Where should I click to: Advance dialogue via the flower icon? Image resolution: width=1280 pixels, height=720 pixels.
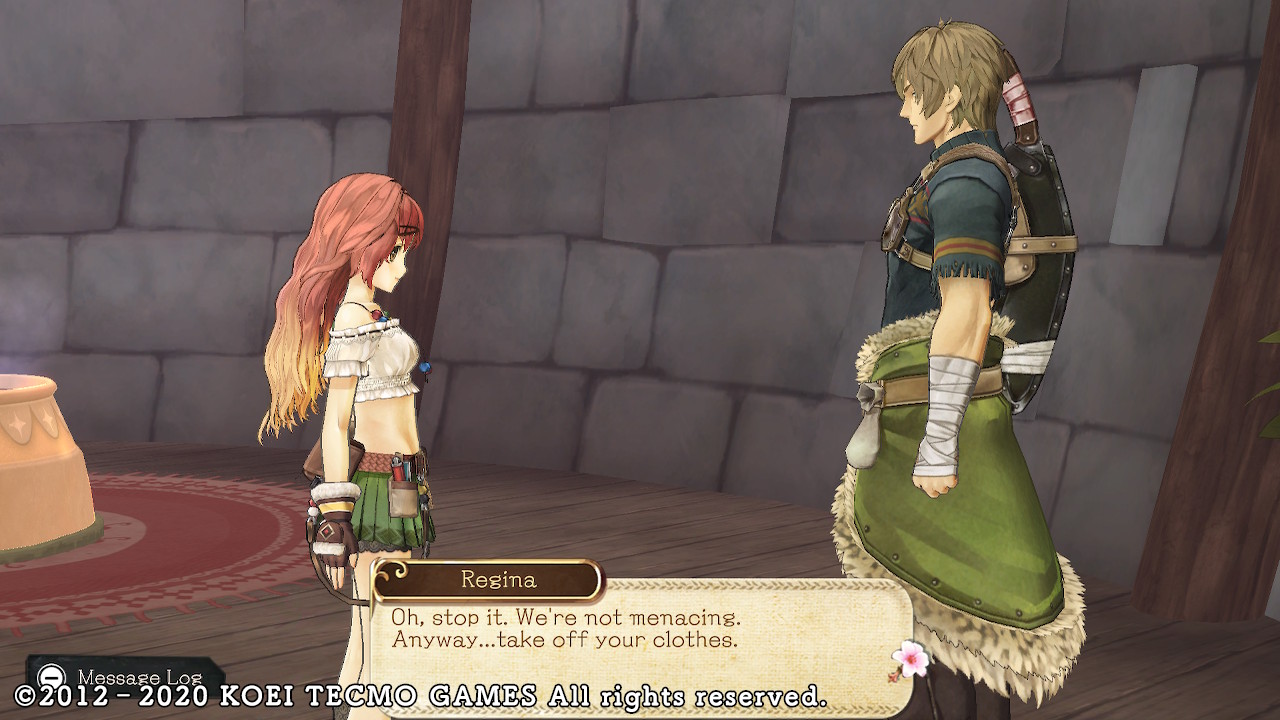[909, 658]
